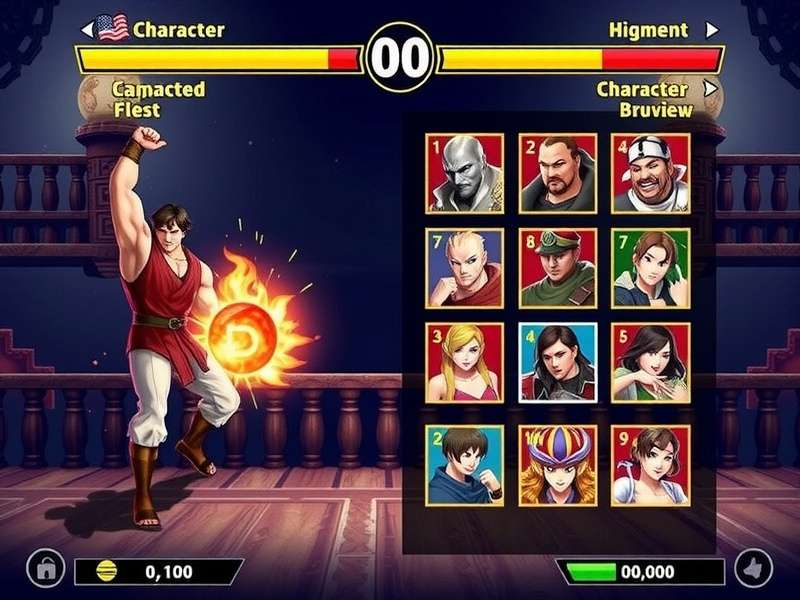Select the spiky blonde fighter on blue
Image resolution: width=800 pixels, height=600 pixels.
pos(464,268)
